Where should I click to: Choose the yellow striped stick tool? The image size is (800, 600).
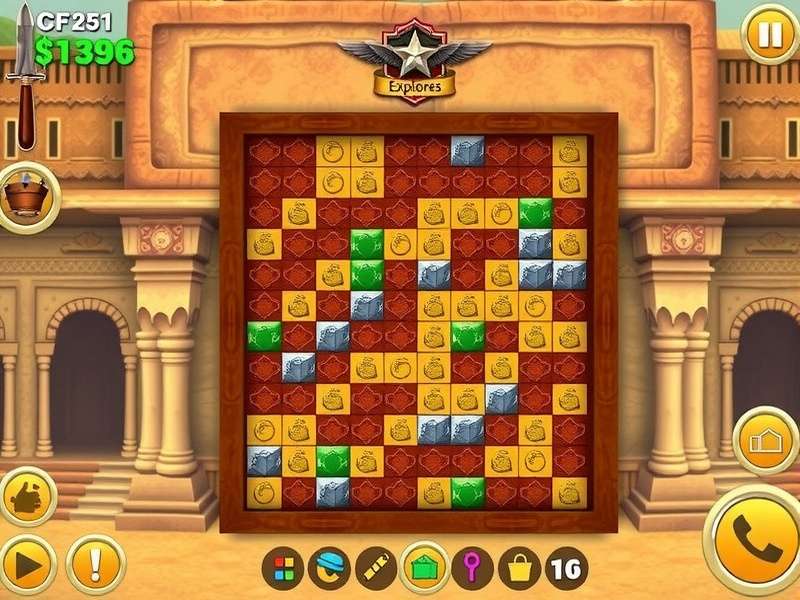(376, 569)
